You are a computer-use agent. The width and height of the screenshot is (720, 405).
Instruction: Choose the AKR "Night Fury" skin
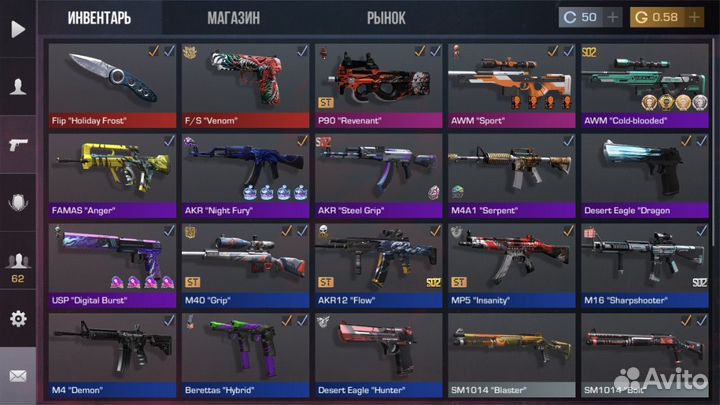point(245,174)
